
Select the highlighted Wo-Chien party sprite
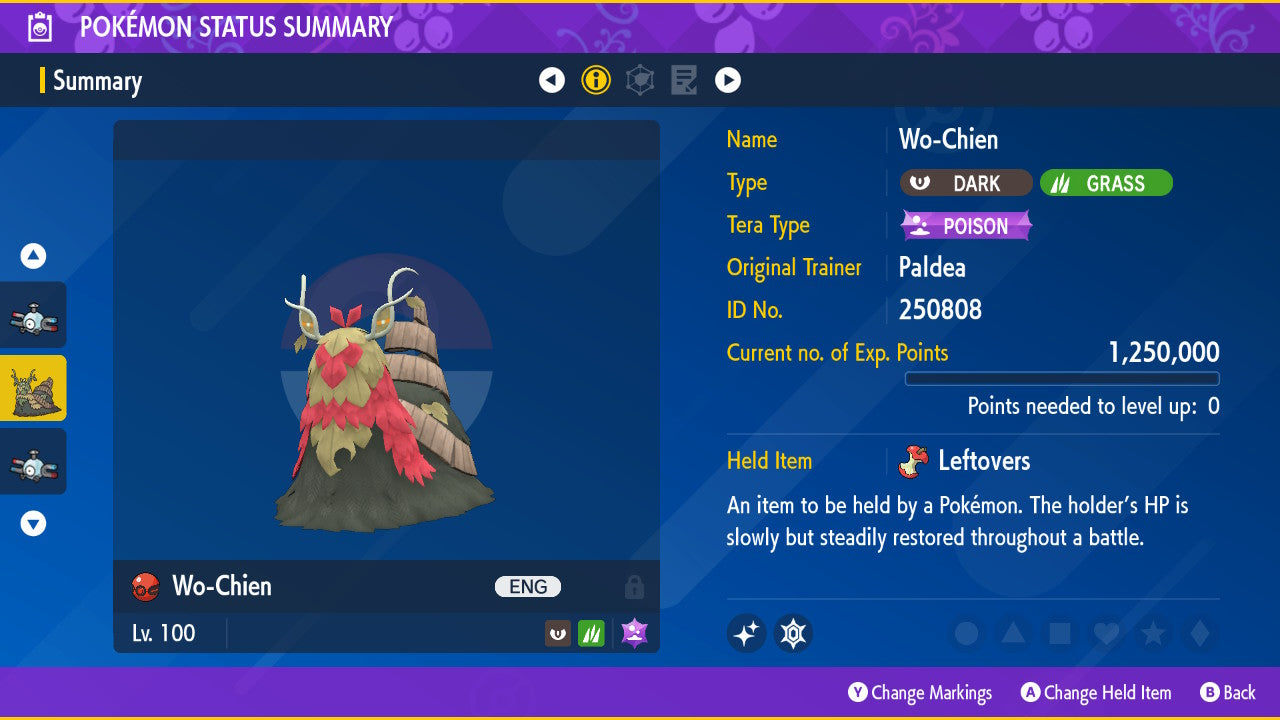pyautogui.click(x=34, y=388)
